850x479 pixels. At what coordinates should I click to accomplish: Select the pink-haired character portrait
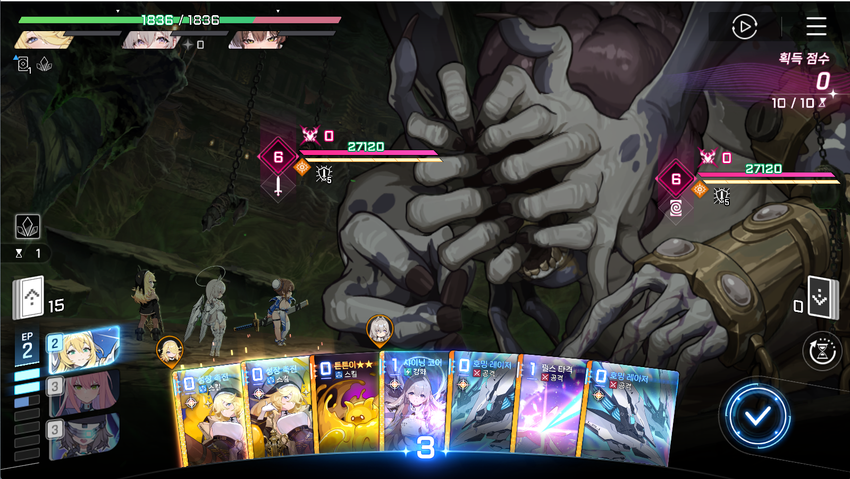click(x=82, y=391)
